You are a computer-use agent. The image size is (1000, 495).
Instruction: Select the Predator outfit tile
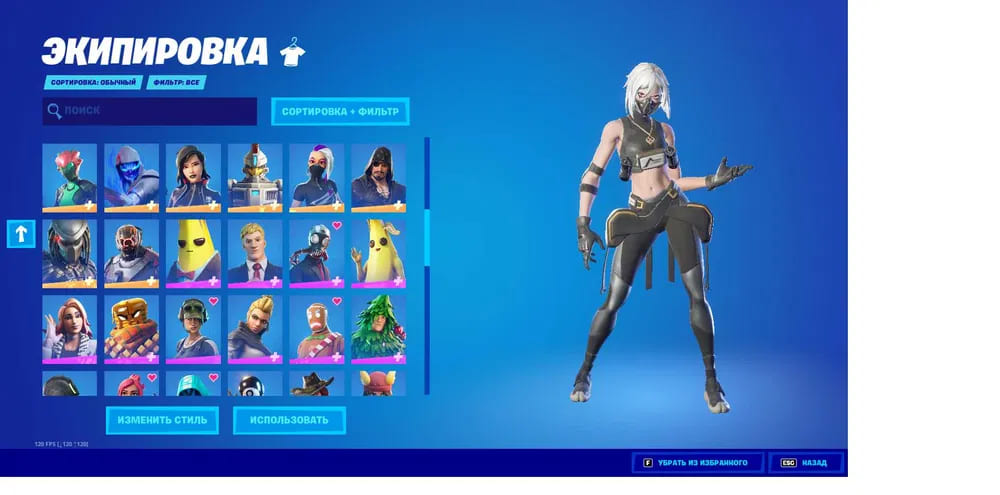(x=70, y=252)
